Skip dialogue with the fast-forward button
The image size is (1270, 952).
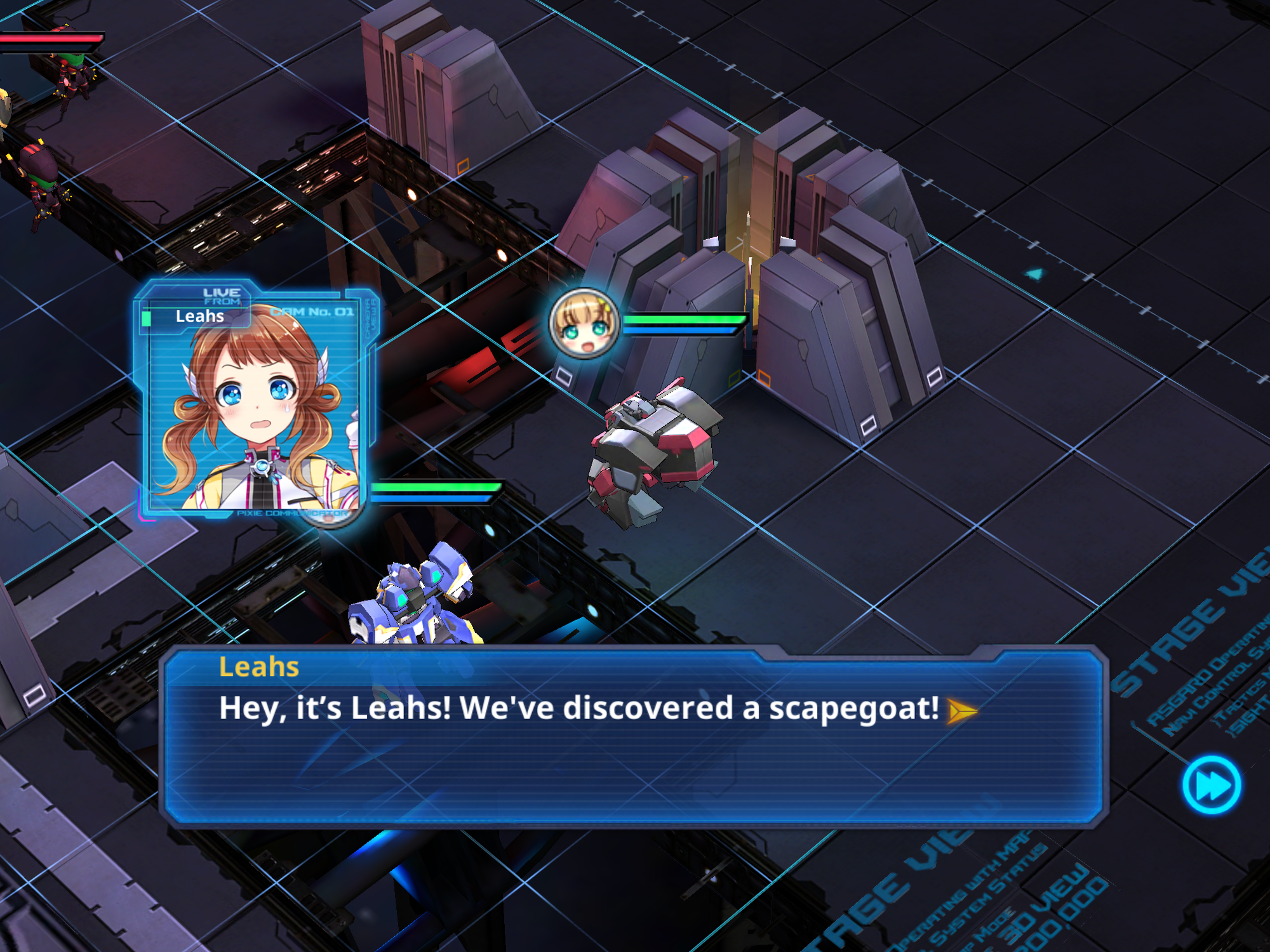(x=1212, y=784)
